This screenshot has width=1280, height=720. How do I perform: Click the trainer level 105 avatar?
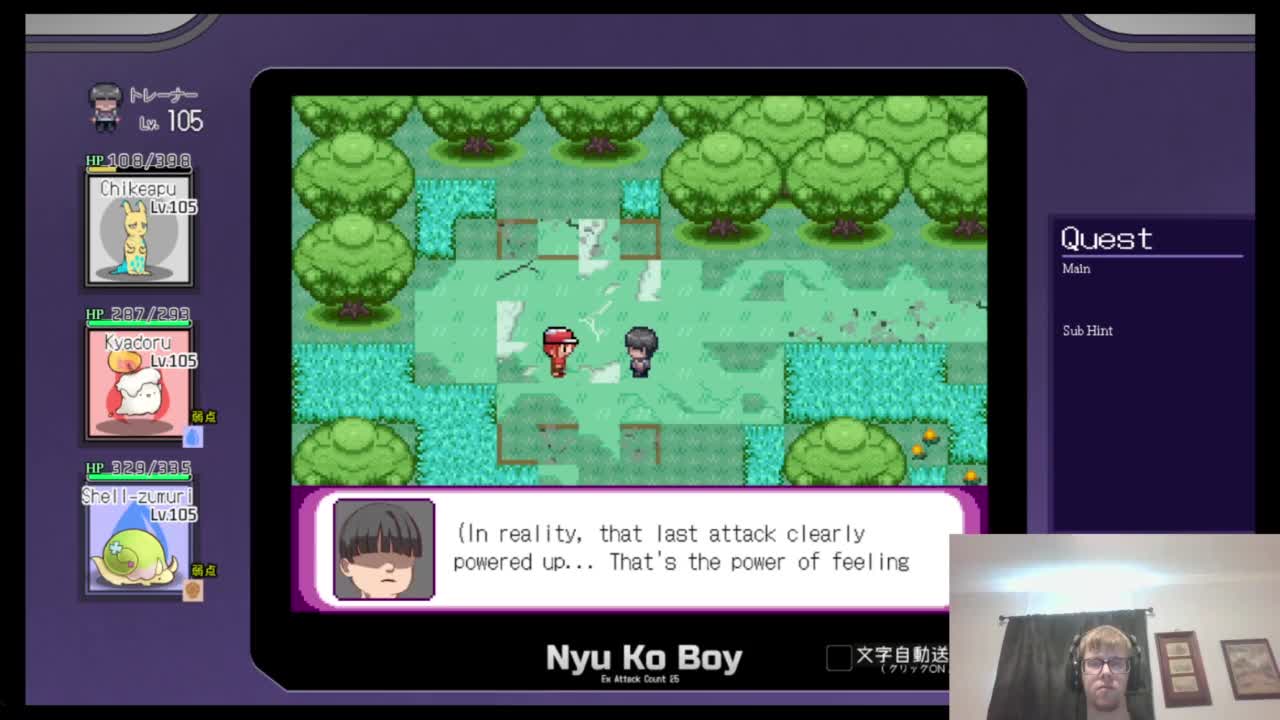[x=105, y=108]
